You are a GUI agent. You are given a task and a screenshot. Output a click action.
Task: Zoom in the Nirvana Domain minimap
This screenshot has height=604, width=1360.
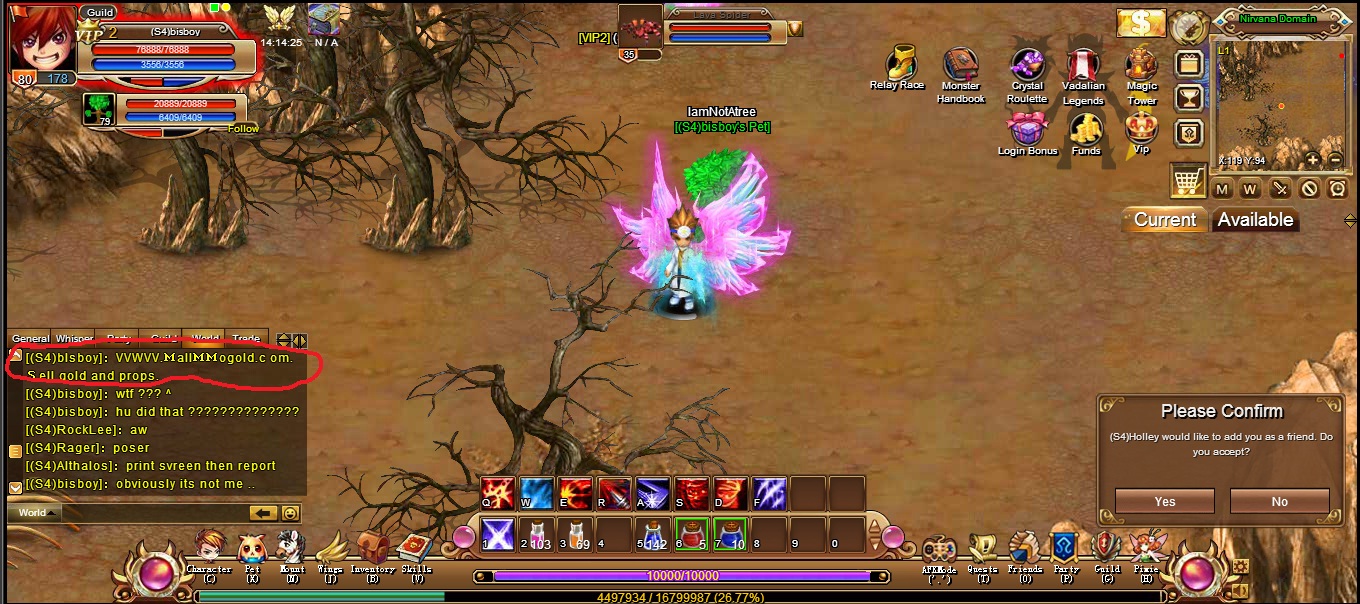point(1313,159)
